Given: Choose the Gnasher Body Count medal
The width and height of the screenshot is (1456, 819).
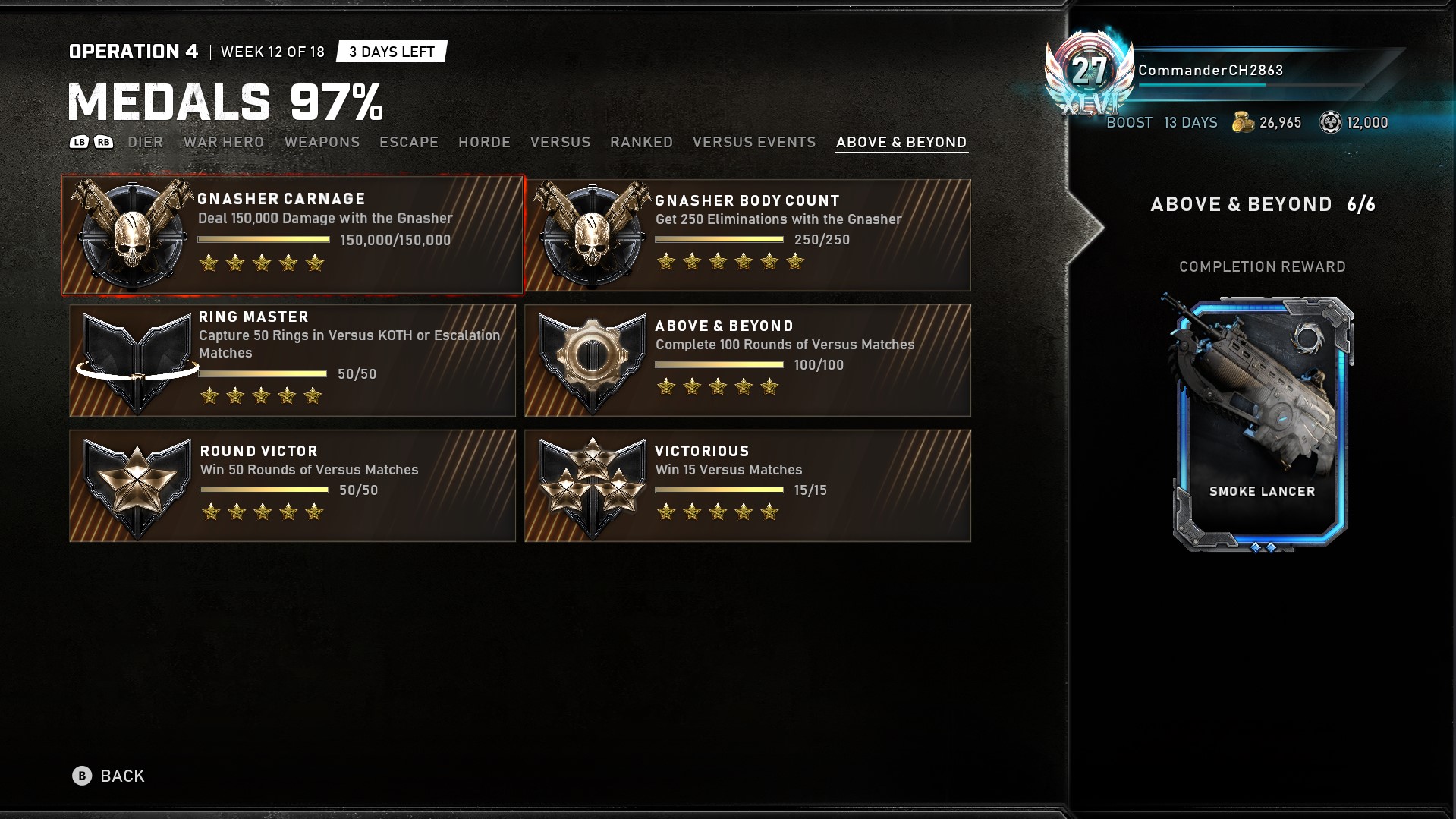Looking at the screenshot, I should [x=747, y=235].
